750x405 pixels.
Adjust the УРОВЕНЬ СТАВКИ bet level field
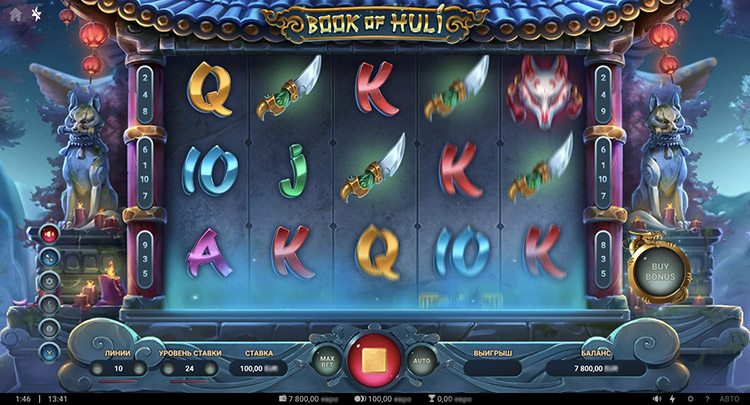tap(187, 368)
